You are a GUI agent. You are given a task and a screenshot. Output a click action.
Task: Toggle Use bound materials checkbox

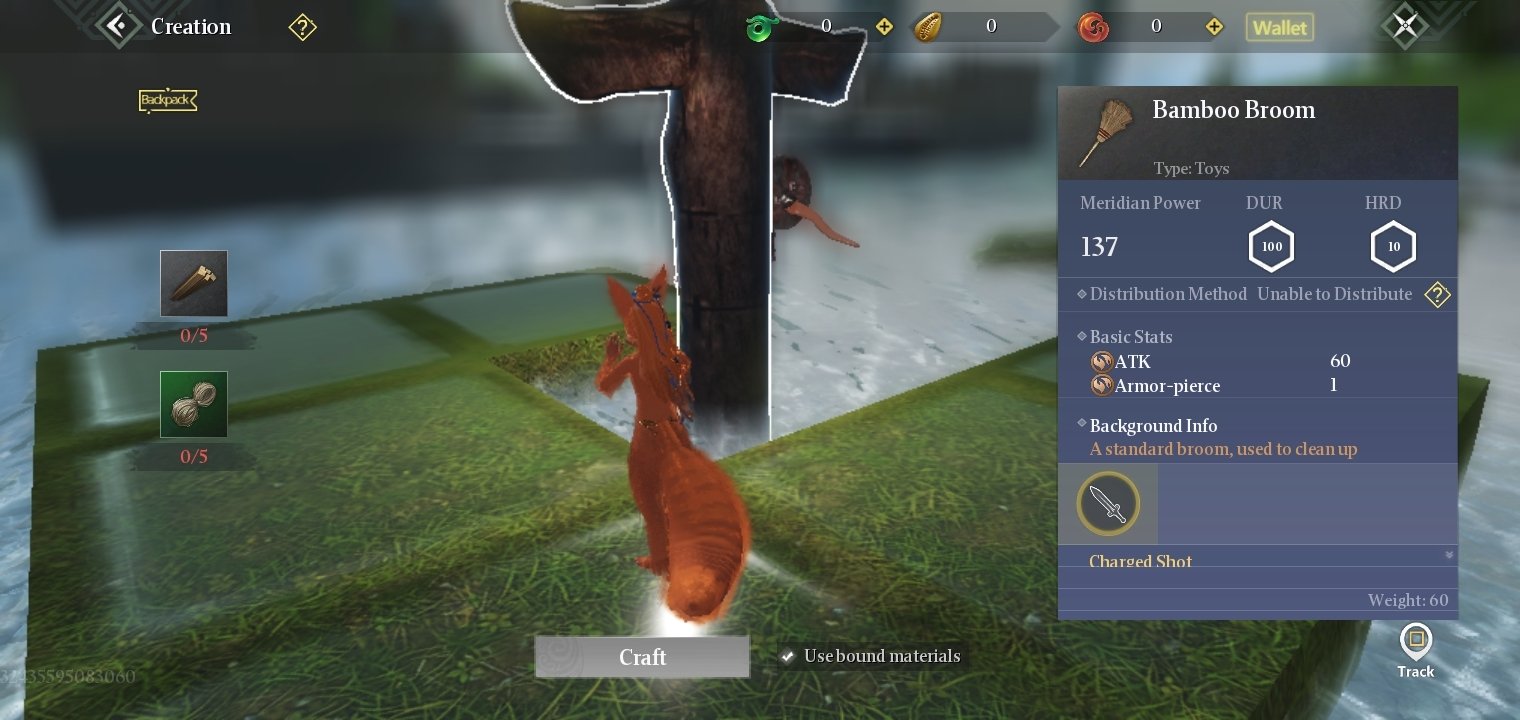pyautogui.click(x=788, y=657)
